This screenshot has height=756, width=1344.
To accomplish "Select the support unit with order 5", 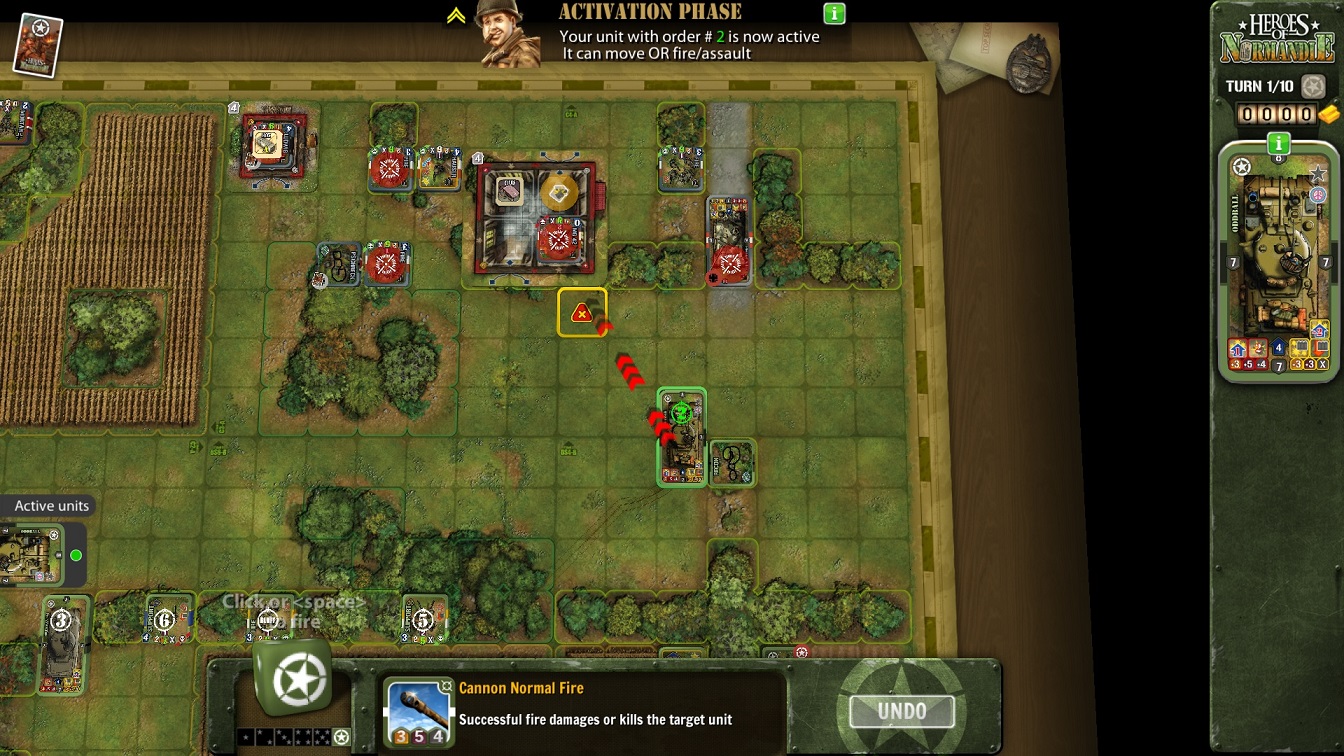I will pos(424,620).
